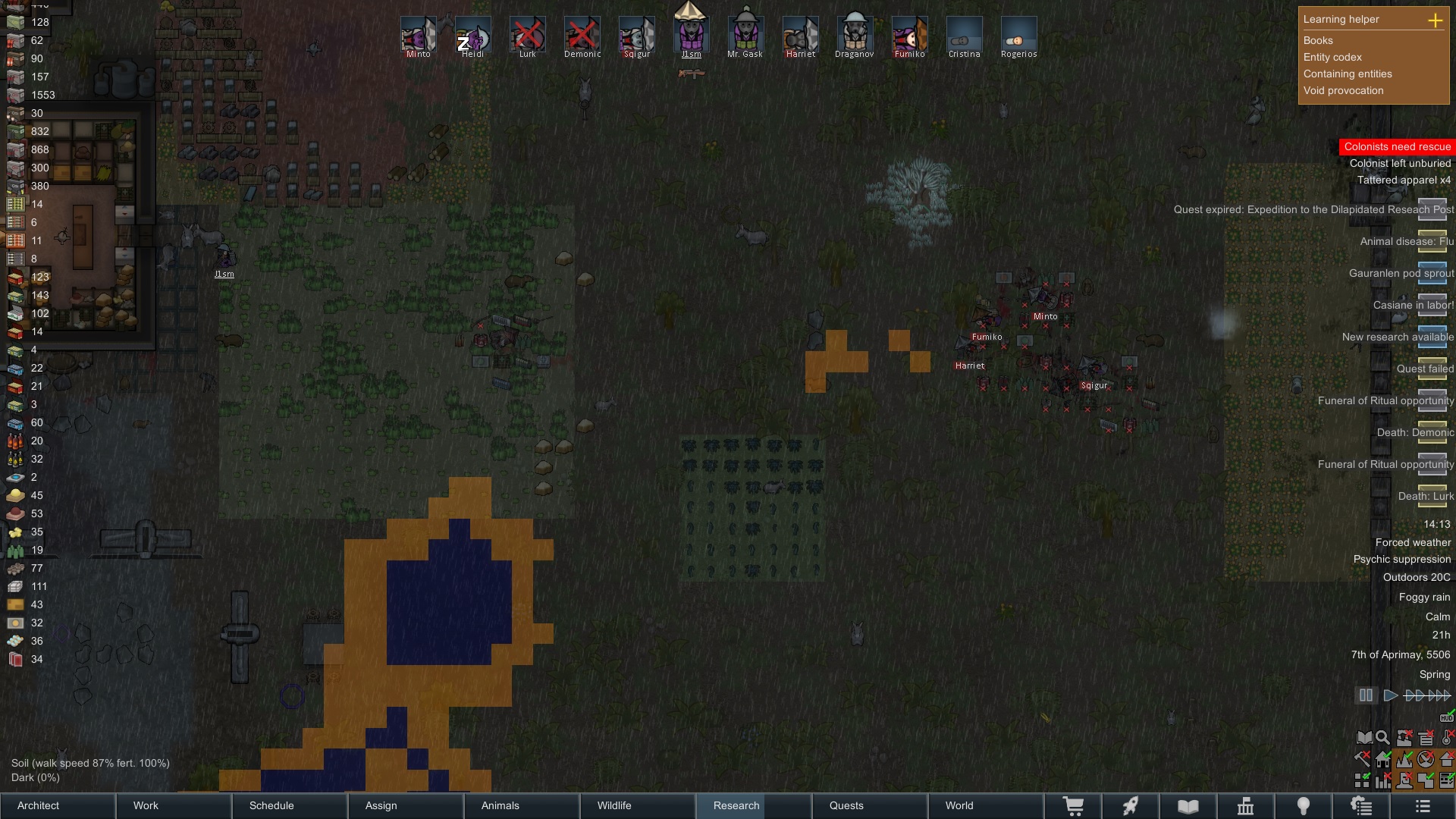Viewport: 1456px width, 819px height.
Task: Open the Void provocation lesson
Action: click(1343, 90)
